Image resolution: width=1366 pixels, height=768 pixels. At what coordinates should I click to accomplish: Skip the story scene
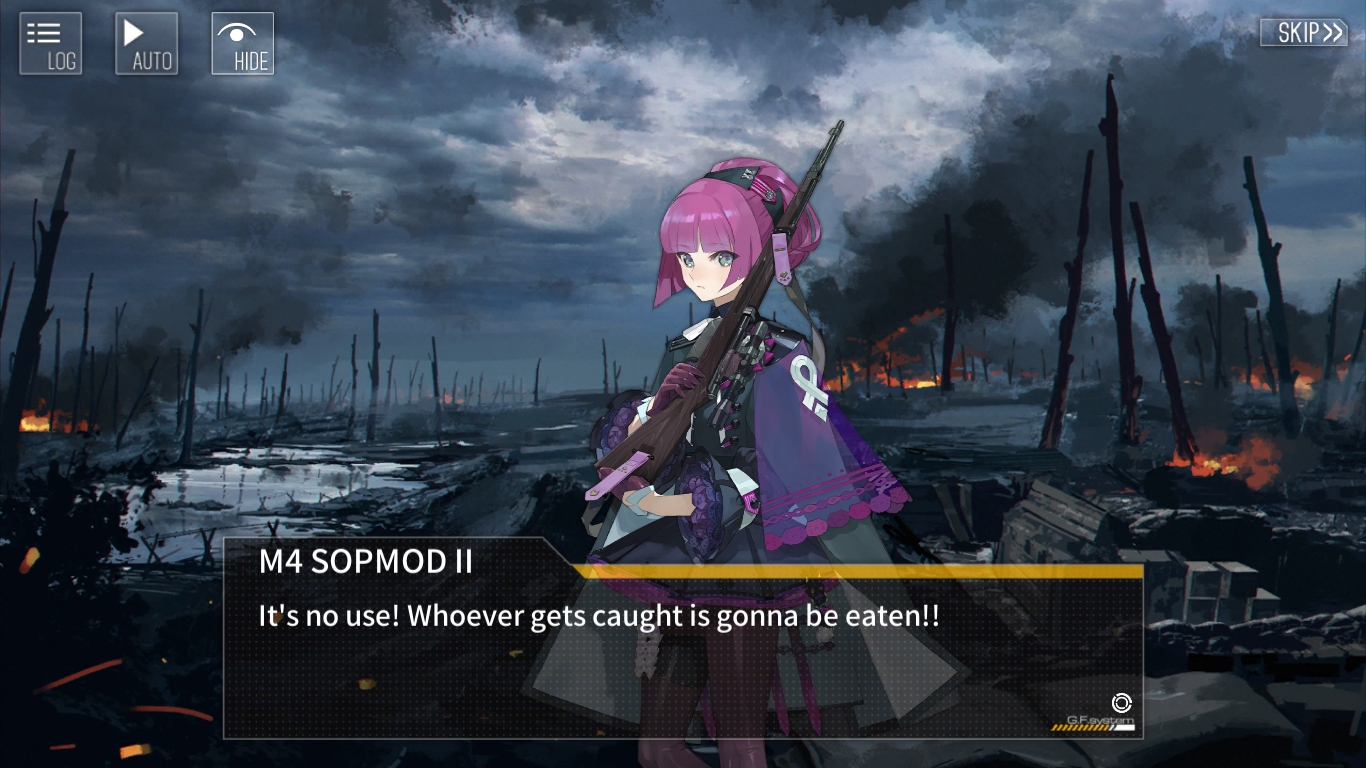pos(1303,32)
